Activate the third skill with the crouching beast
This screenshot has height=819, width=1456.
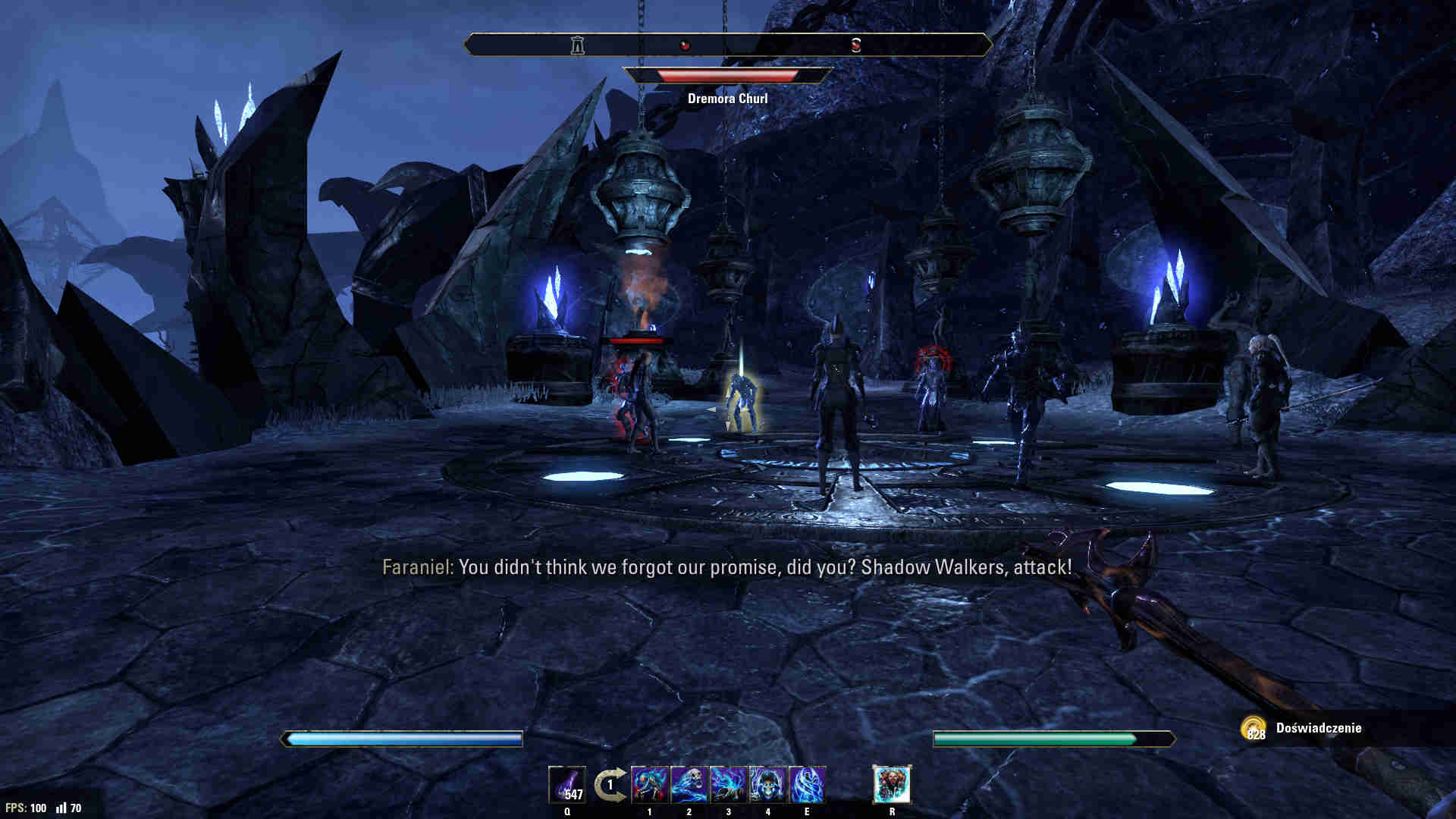(729, 784)
